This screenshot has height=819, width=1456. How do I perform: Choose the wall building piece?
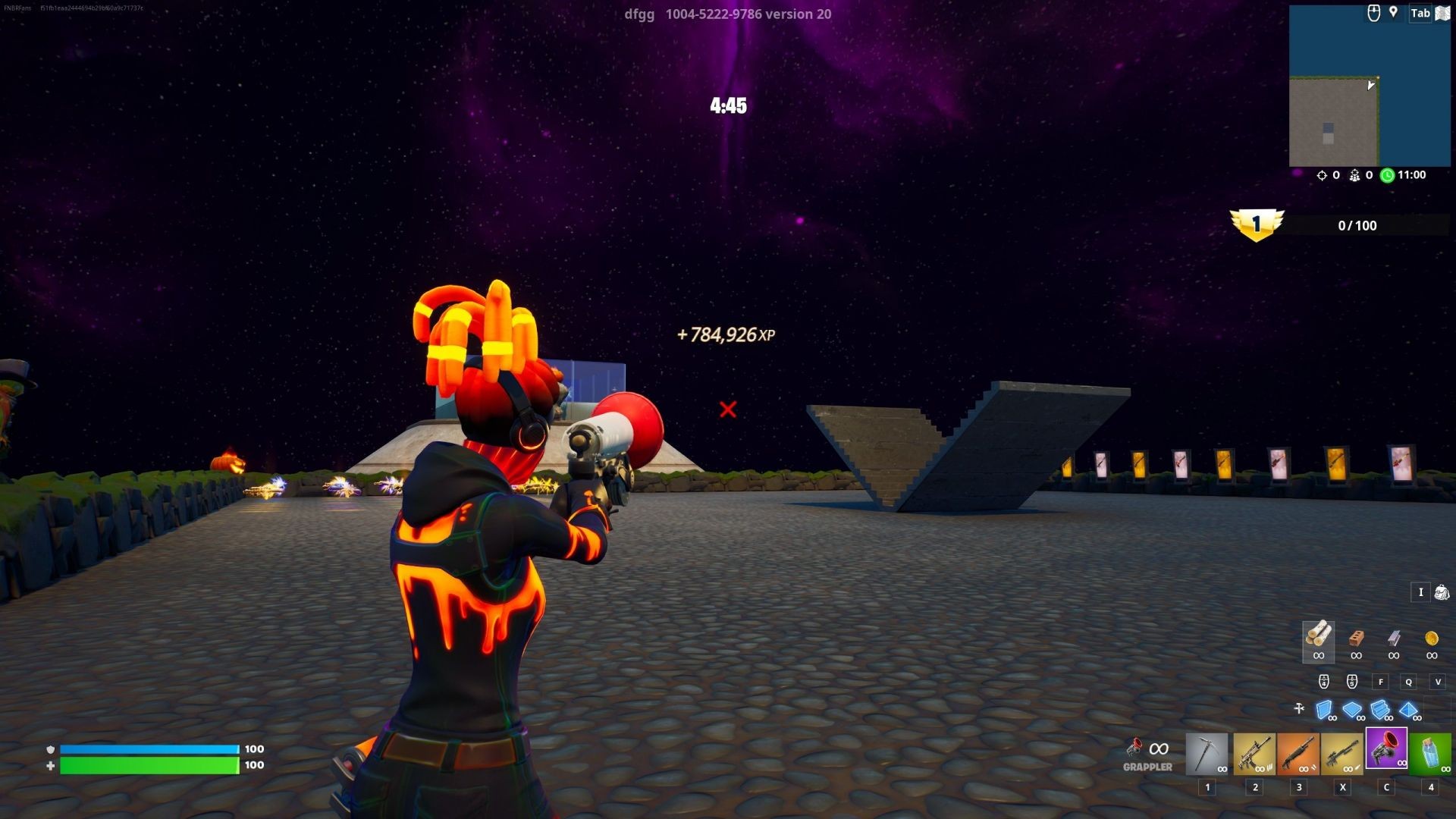click(x=1324, y=710)
